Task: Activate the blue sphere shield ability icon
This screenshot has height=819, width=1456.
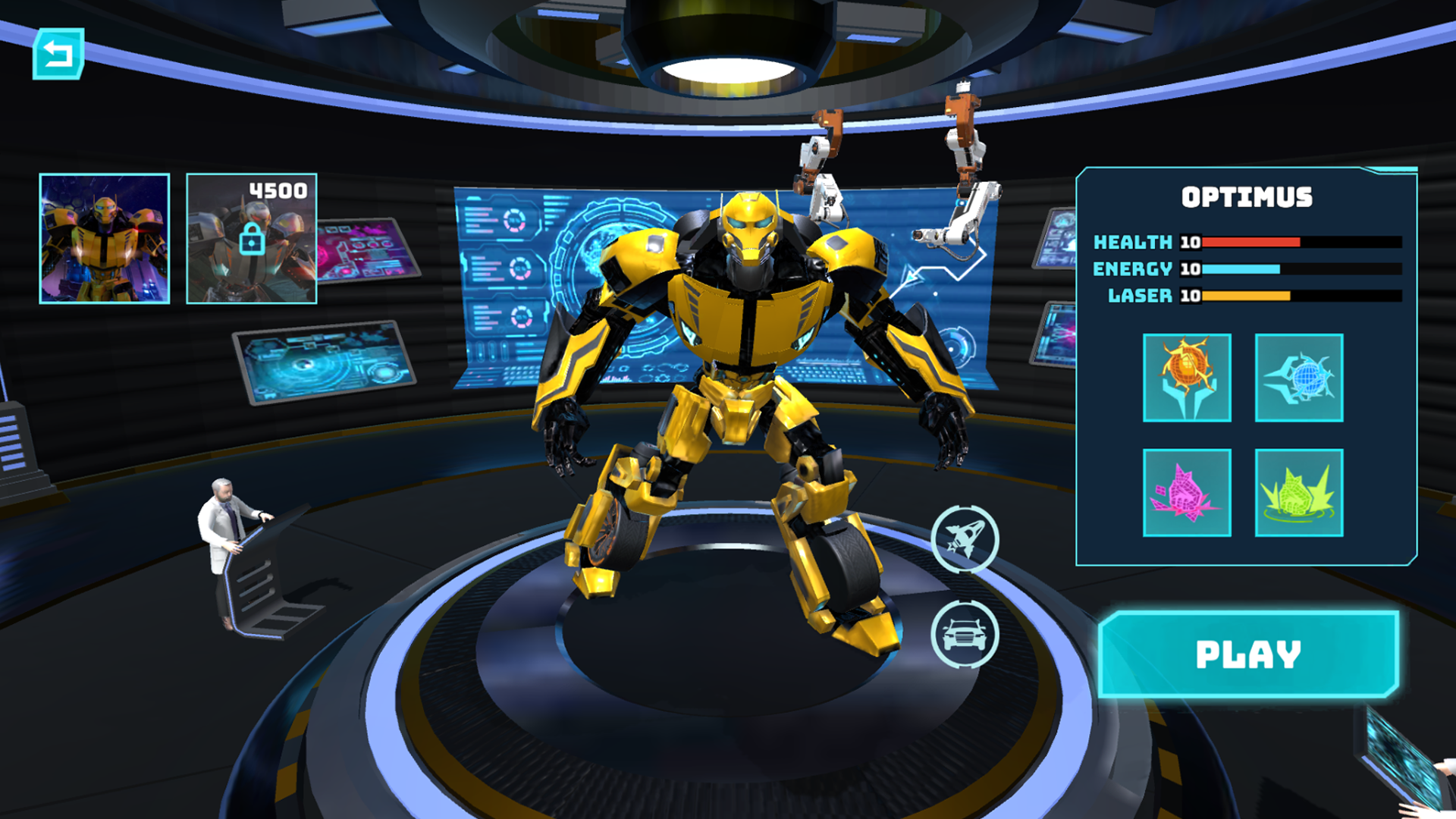Action: [x=1298, y=378]
